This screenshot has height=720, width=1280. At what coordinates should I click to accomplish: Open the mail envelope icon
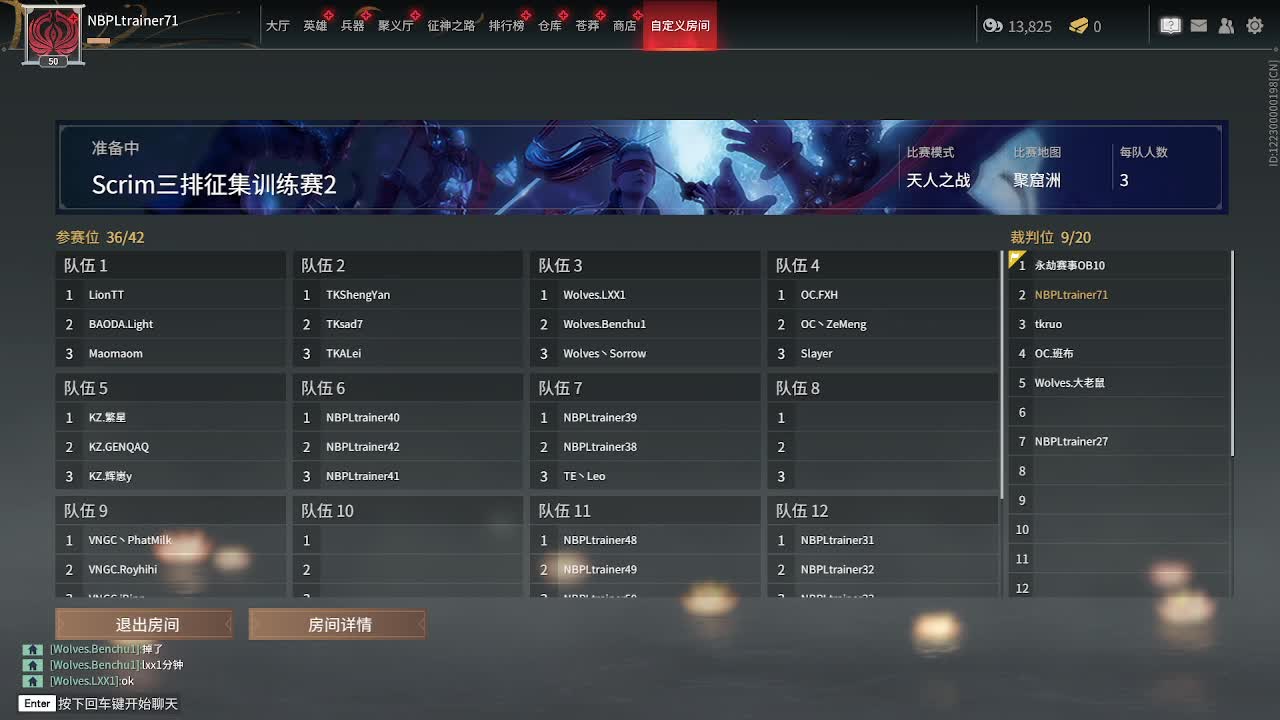point(1199,25)
